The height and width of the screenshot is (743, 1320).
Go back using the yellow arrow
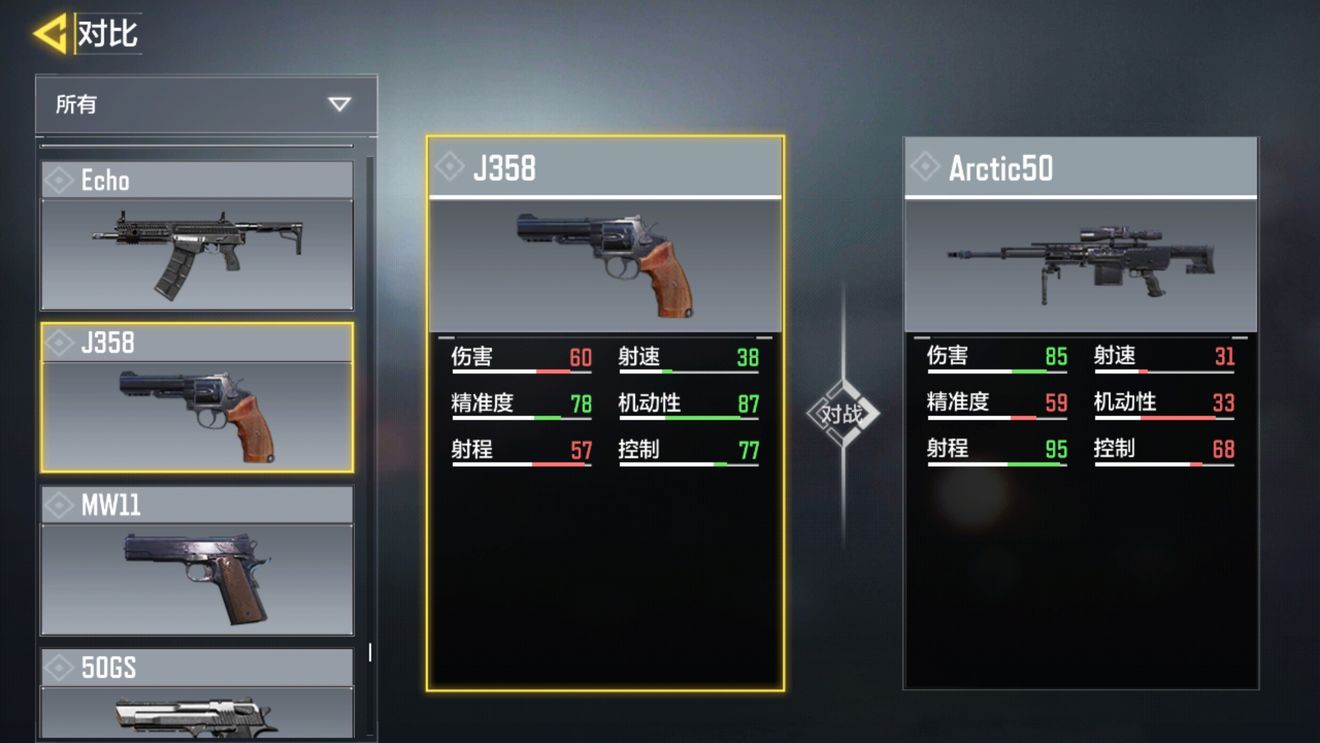[x=49, y=33]
